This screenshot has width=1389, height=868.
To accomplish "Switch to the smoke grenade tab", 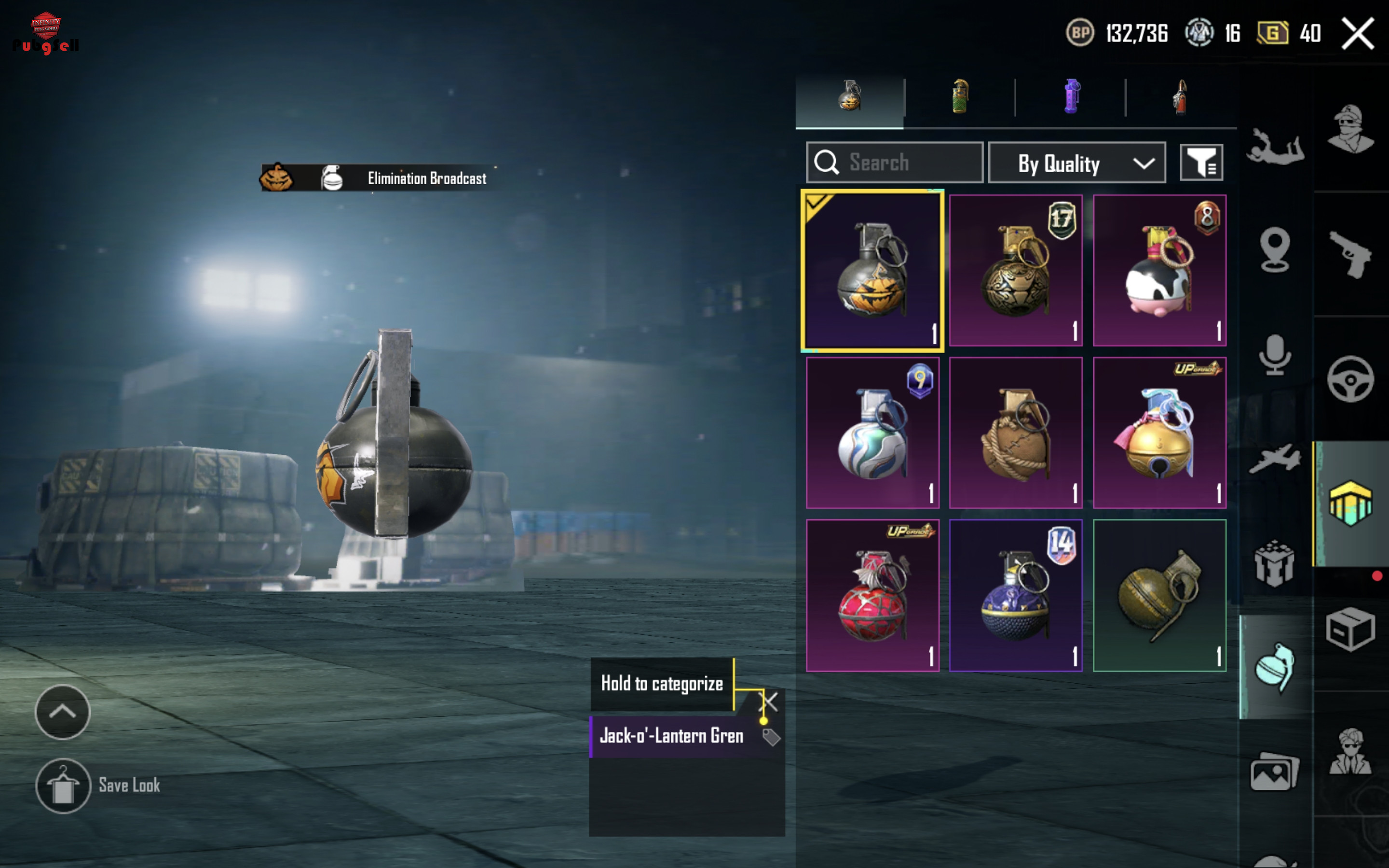I will [960, 97].
